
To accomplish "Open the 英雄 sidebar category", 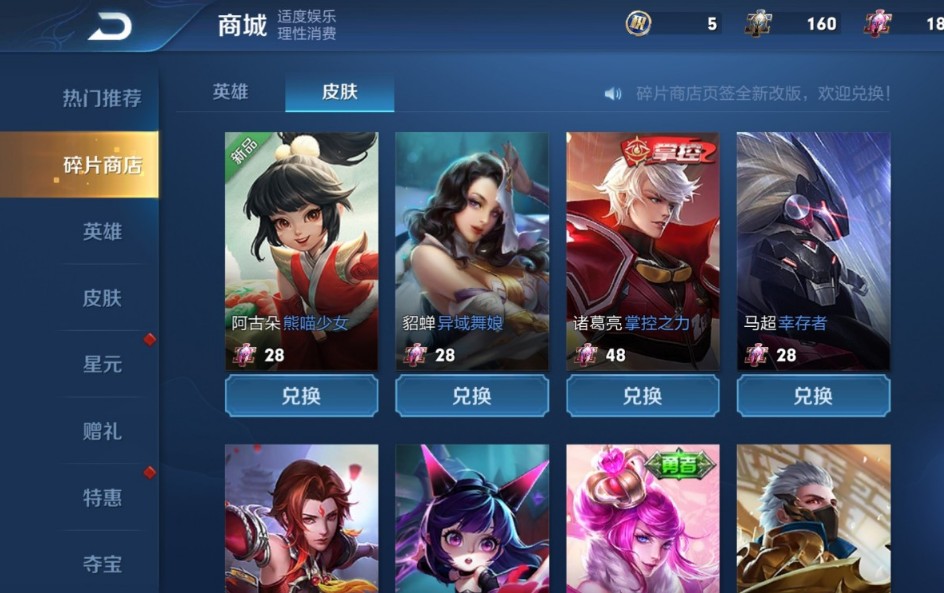I will pyautogui.click(x=101, y=231).
